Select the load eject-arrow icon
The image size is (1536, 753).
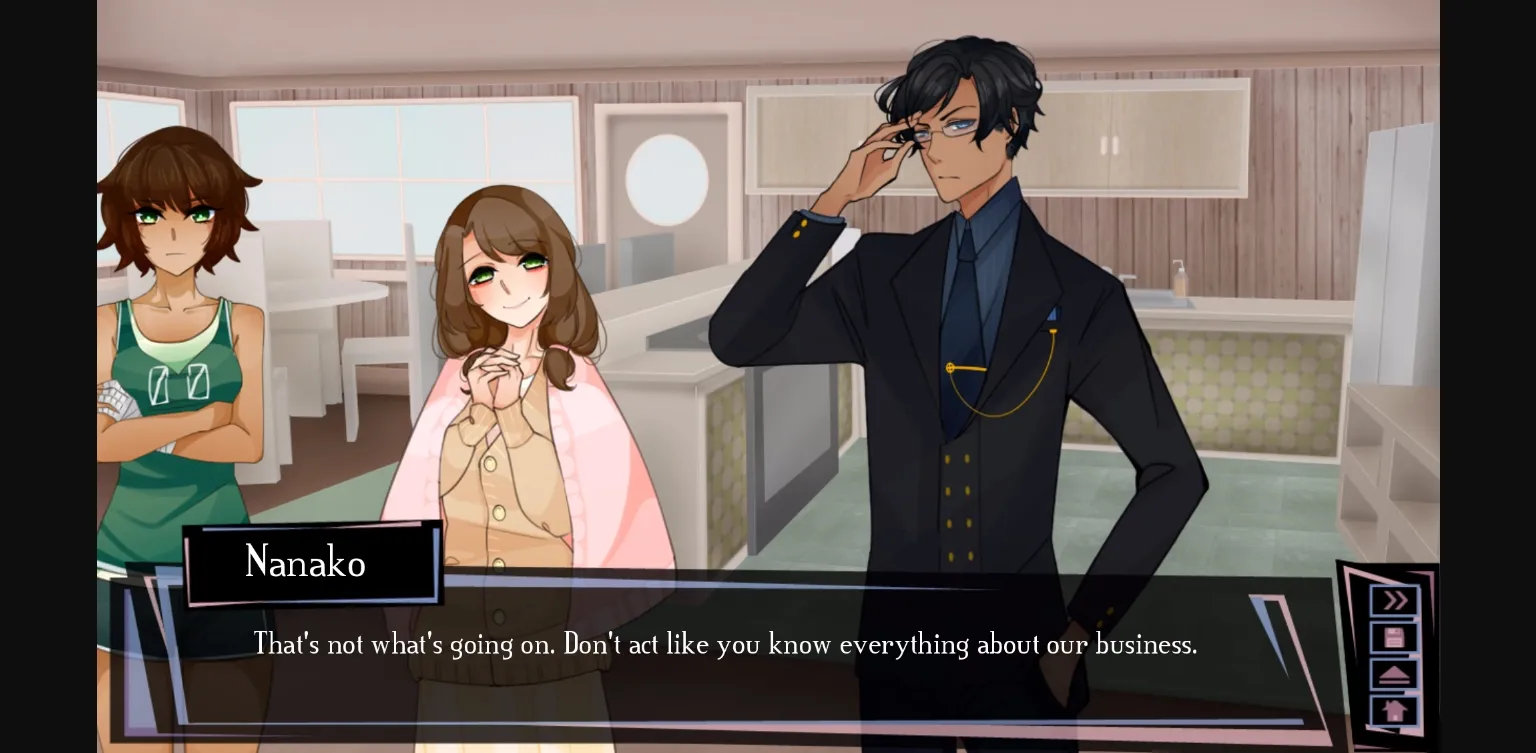[1393, 675]
